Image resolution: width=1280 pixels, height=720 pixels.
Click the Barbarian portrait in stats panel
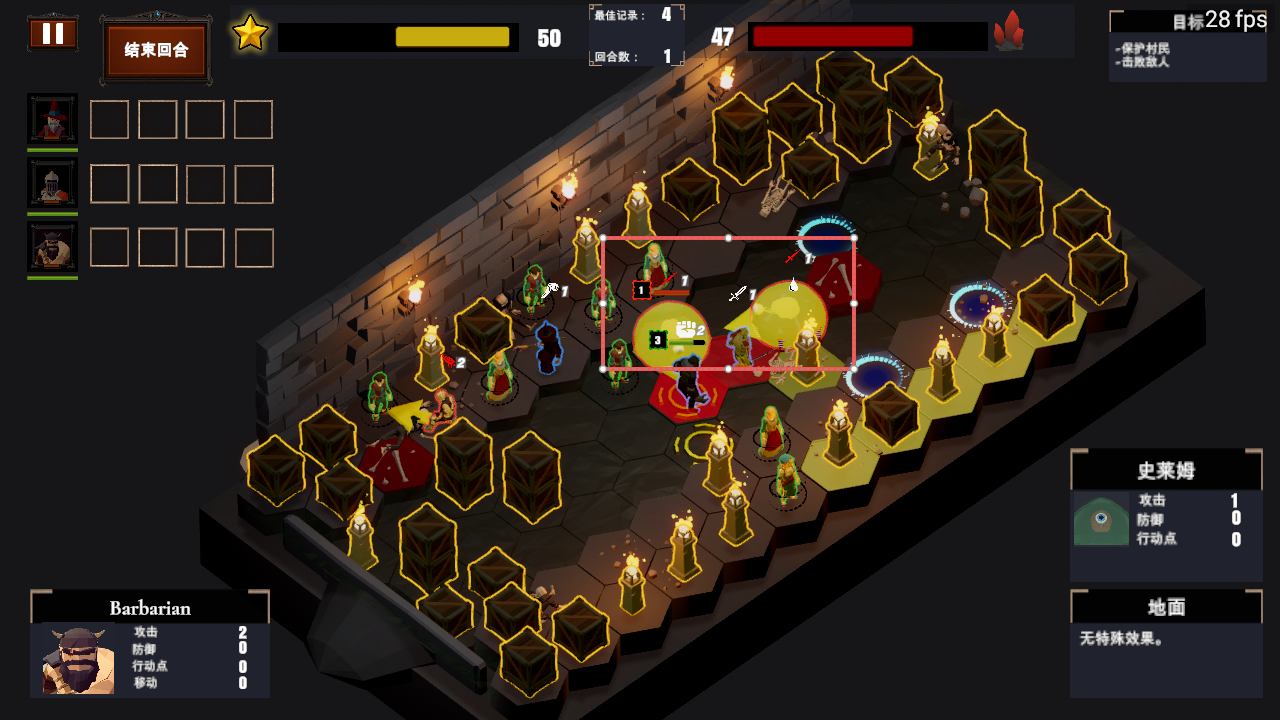[78, 660]
